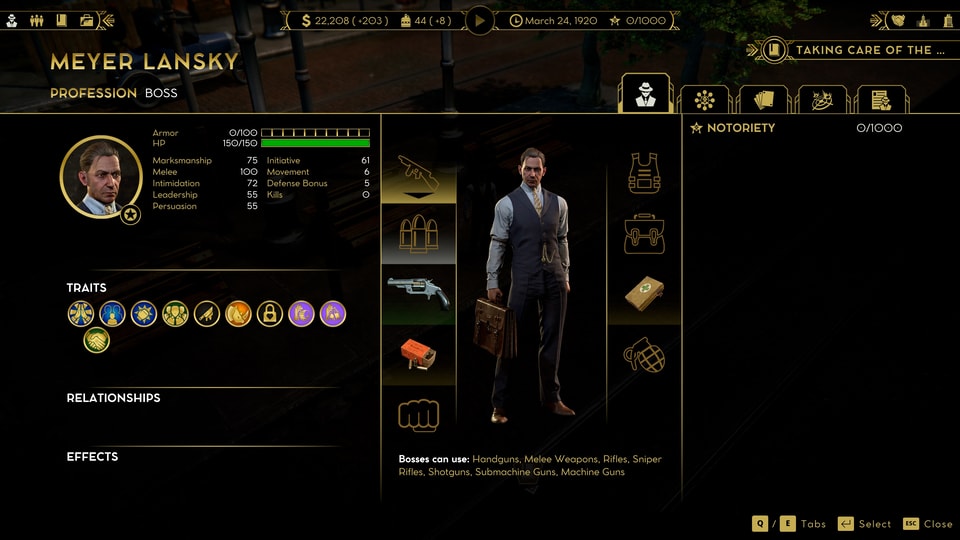Inspect the green handshake trait icon
This screenshot has height=540, width=960.
pyautogui.click(x=97, y=341)
